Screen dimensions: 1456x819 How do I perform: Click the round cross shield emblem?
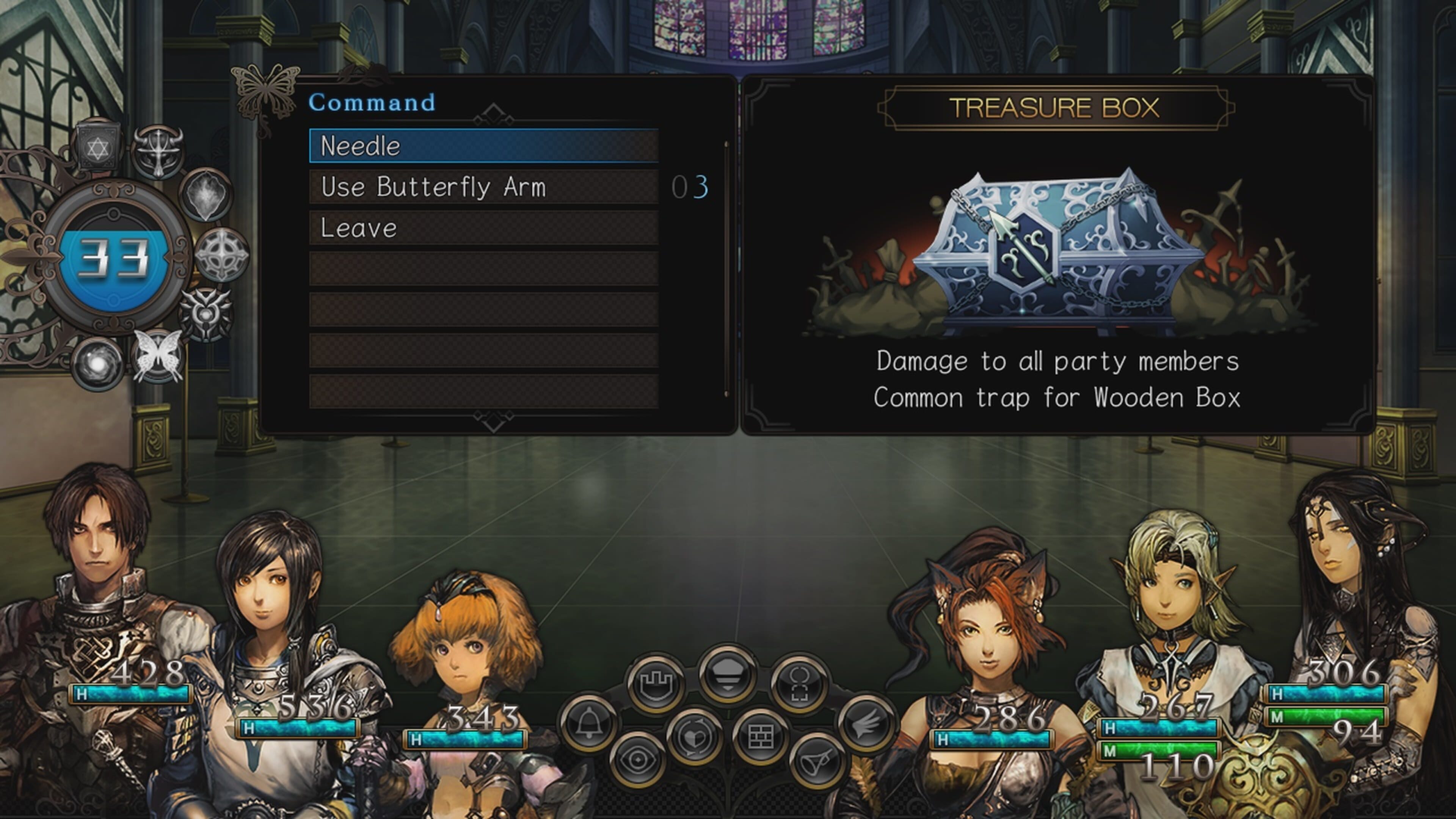pyautogui.click(x=221, y=255)
